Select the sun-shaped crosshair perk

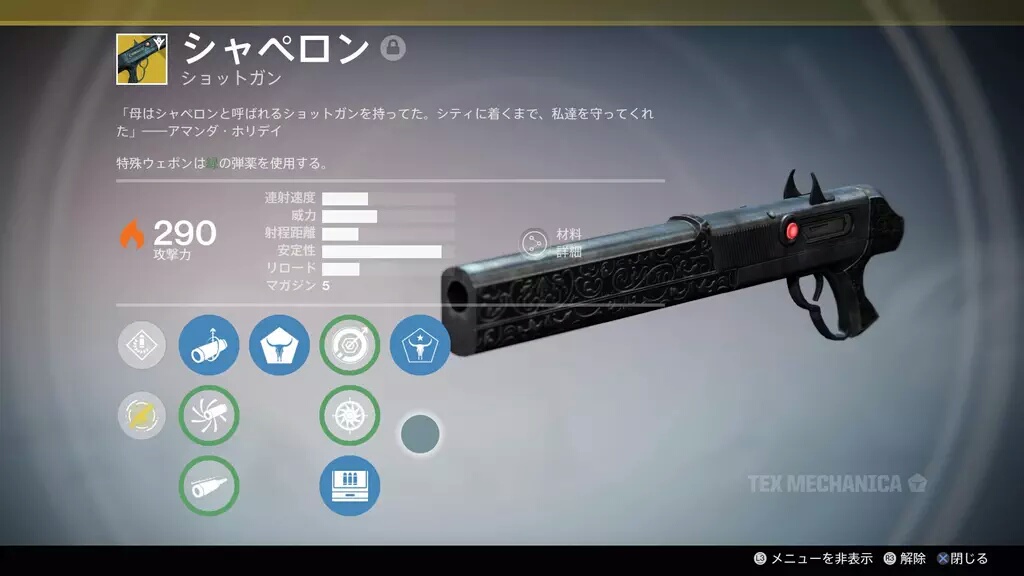349,415
